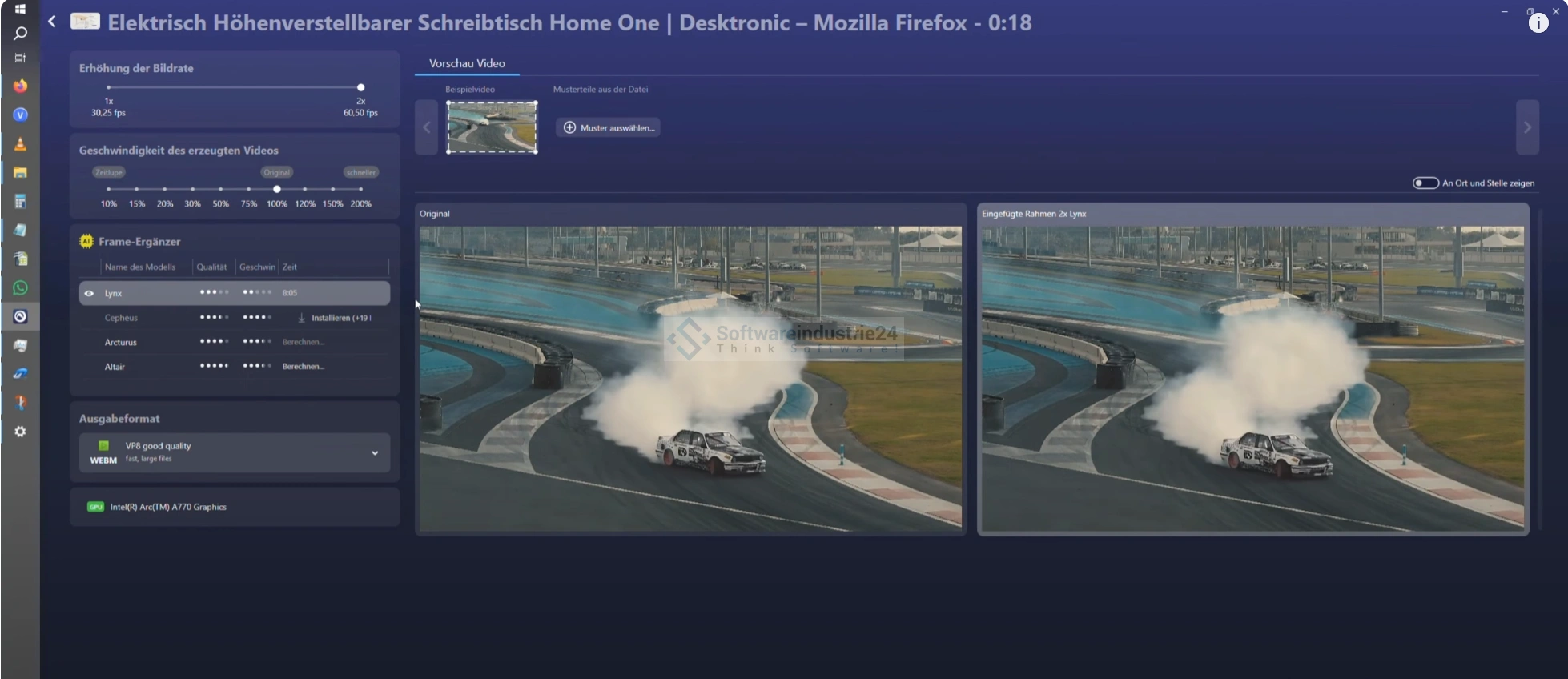
Task: Install the Cepheus model
Action: tap(335, 318)
